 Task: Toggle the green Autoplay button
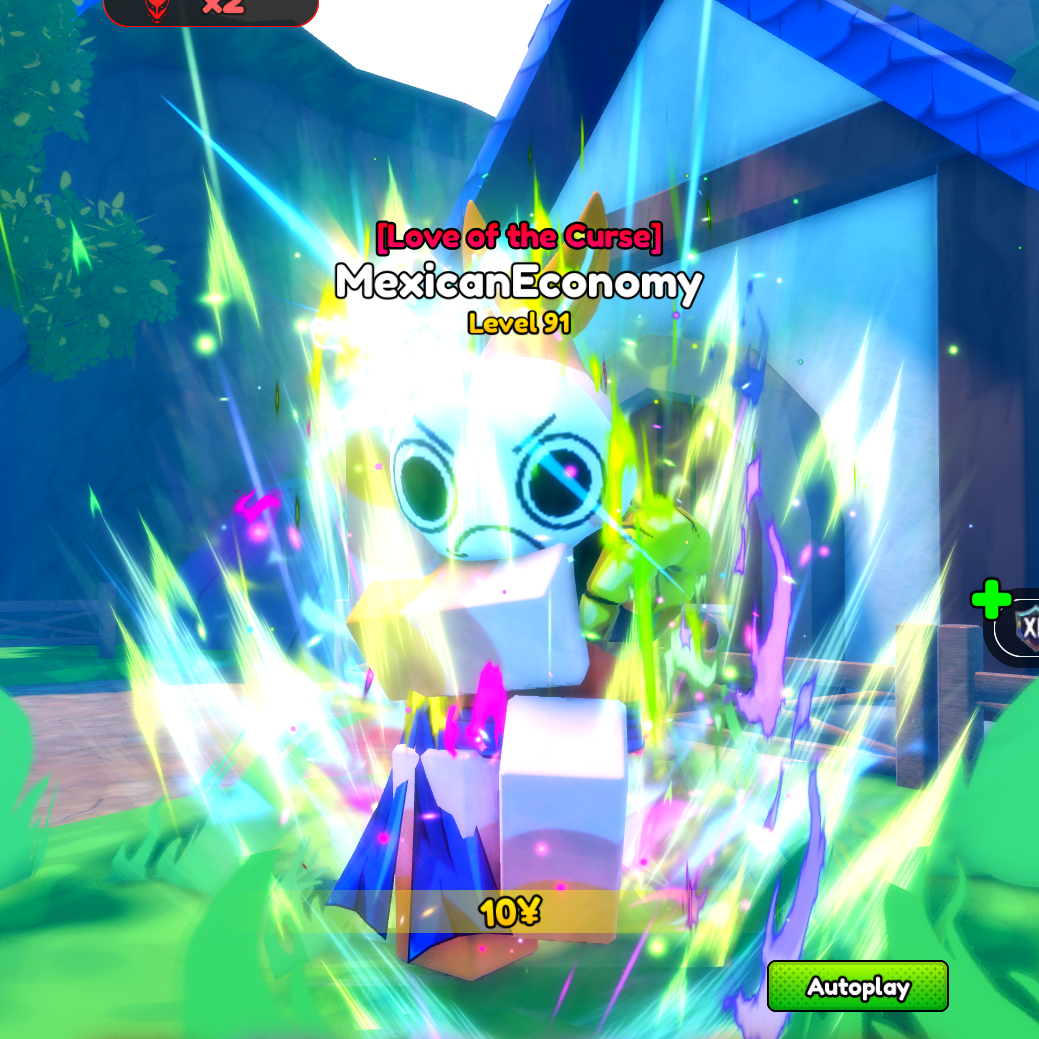857,987
